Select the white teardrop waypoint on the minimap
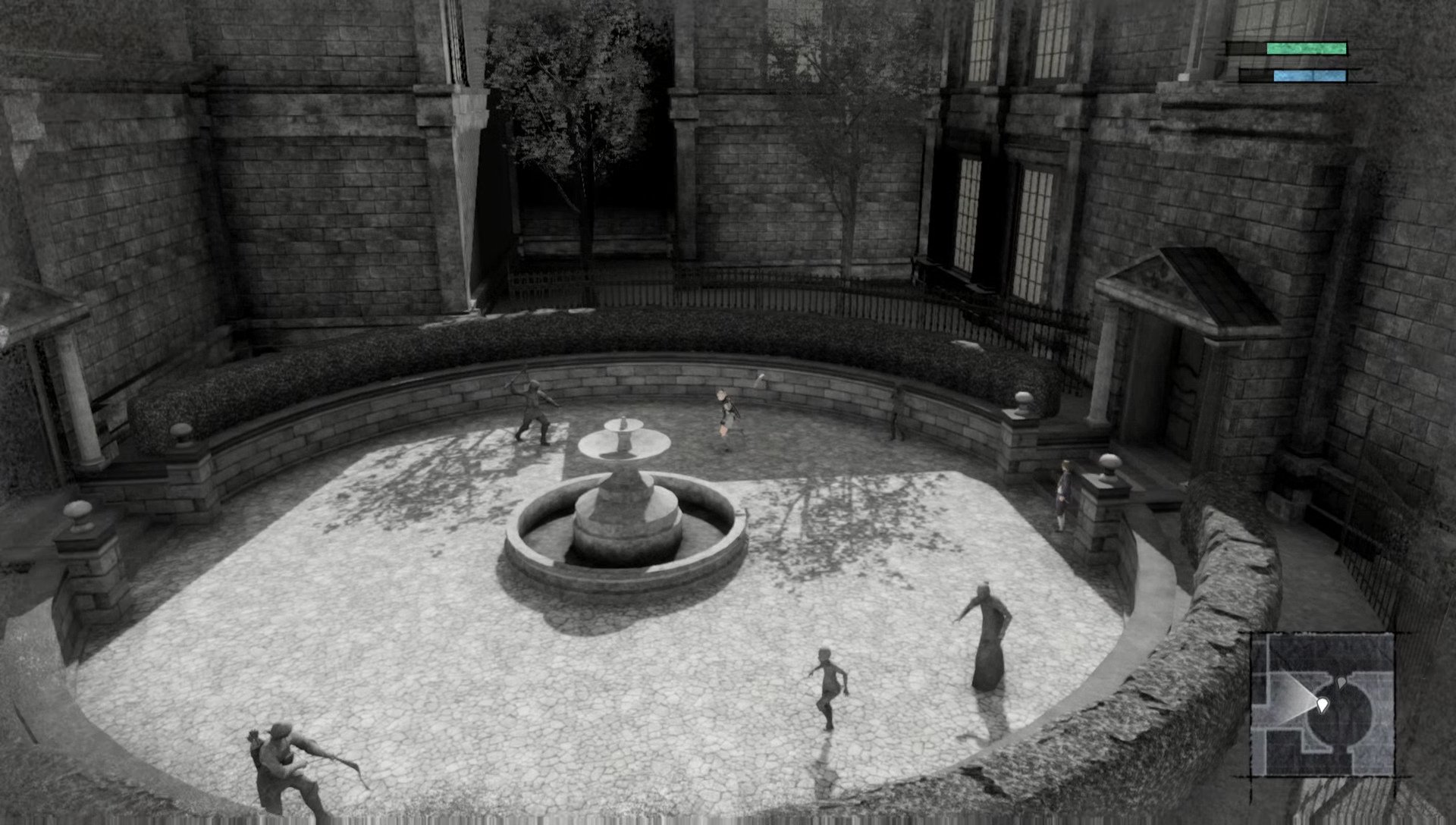1456x825 pixels. coord(1323,703)
